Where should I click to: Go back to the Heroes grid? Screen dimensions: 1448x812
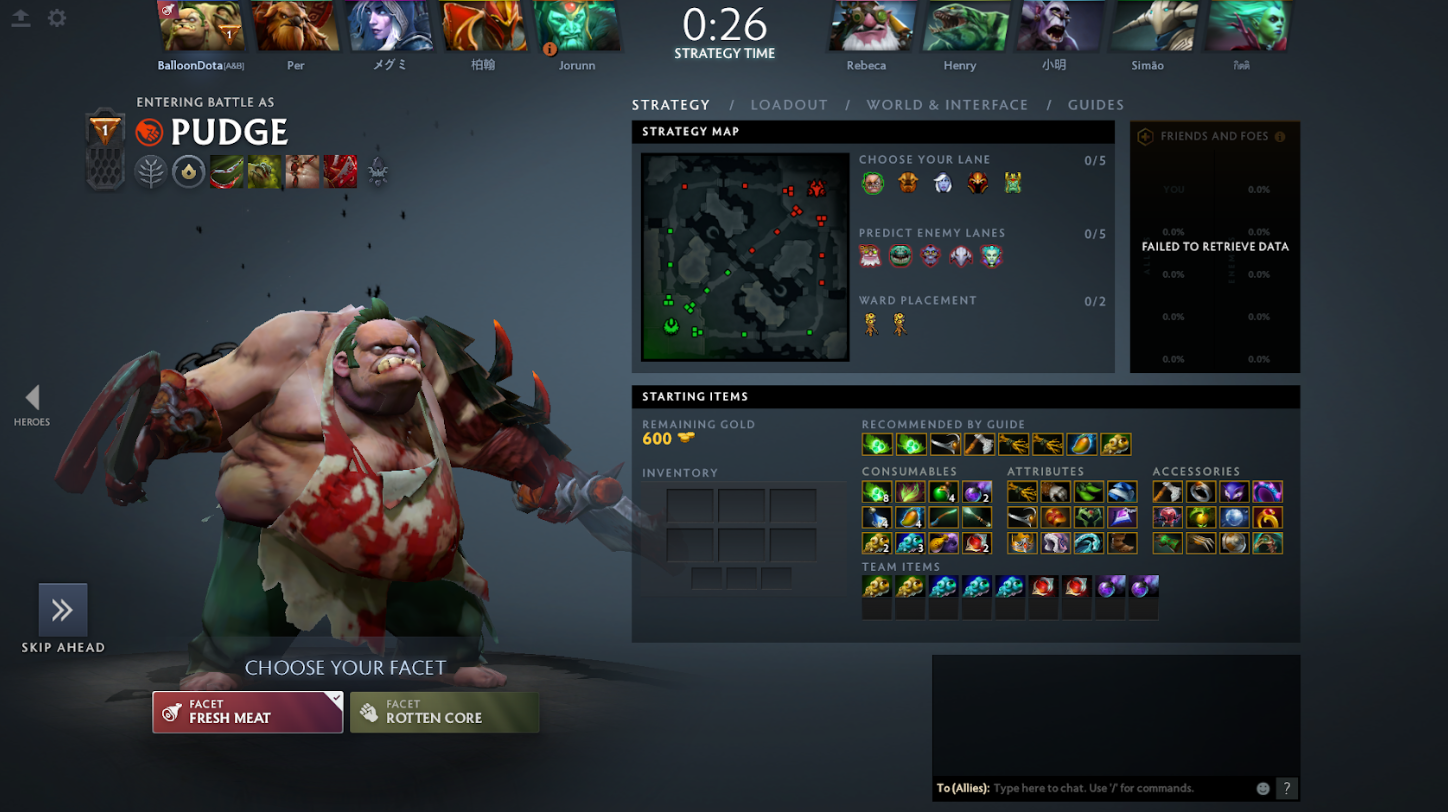click(x=32, y=400)
